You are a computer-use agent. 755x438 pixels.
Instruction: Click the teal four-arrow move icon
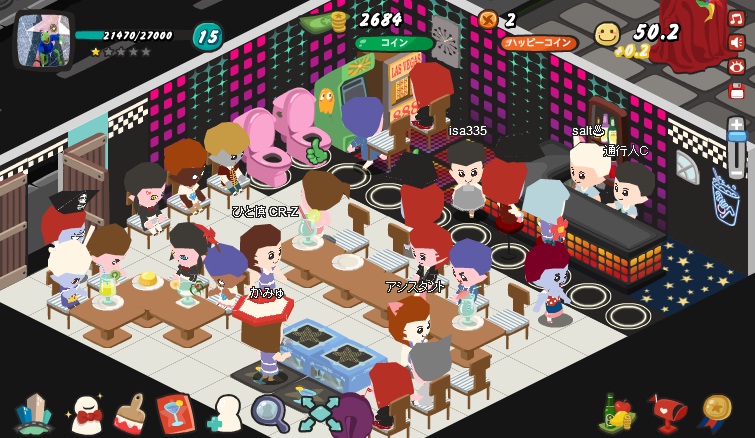tap(319, 413)
